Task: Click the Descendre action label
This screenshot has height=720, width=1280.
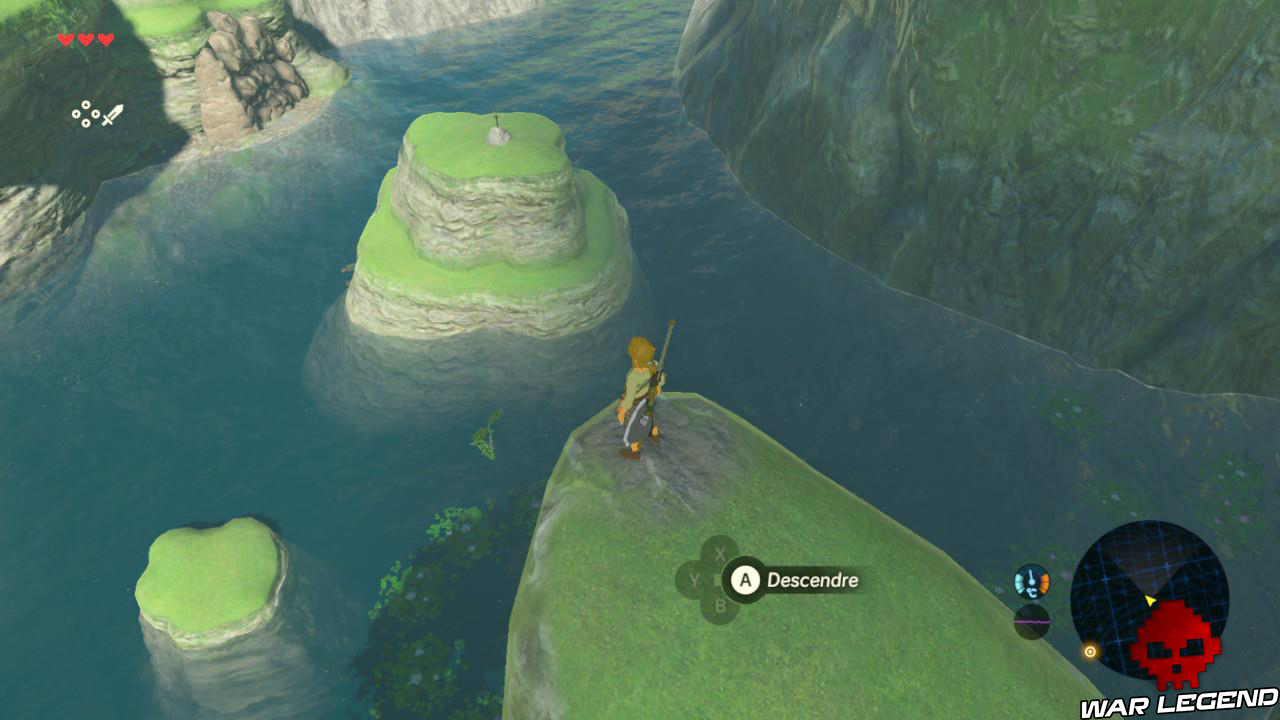Action: [812, 580]
